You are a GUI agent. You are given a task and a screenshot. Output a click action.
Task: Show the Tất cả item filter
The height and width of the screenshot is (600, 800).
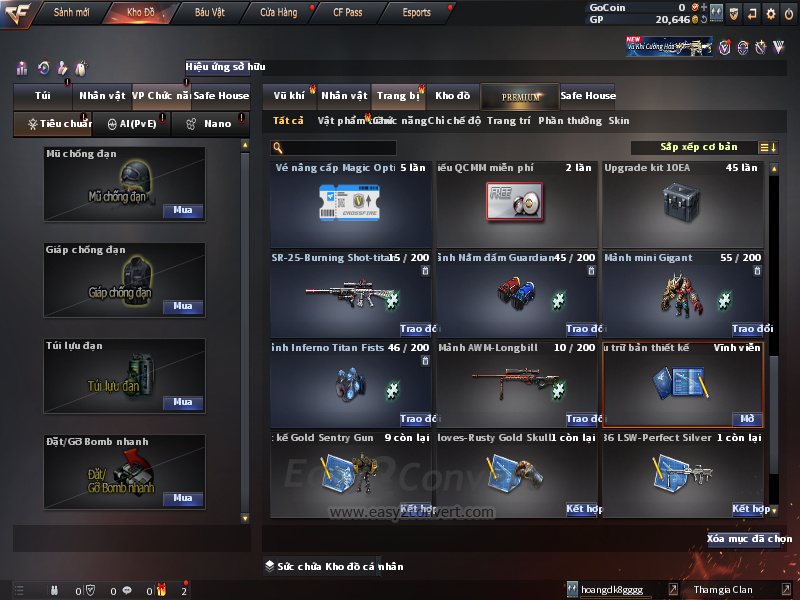[288, 121]
